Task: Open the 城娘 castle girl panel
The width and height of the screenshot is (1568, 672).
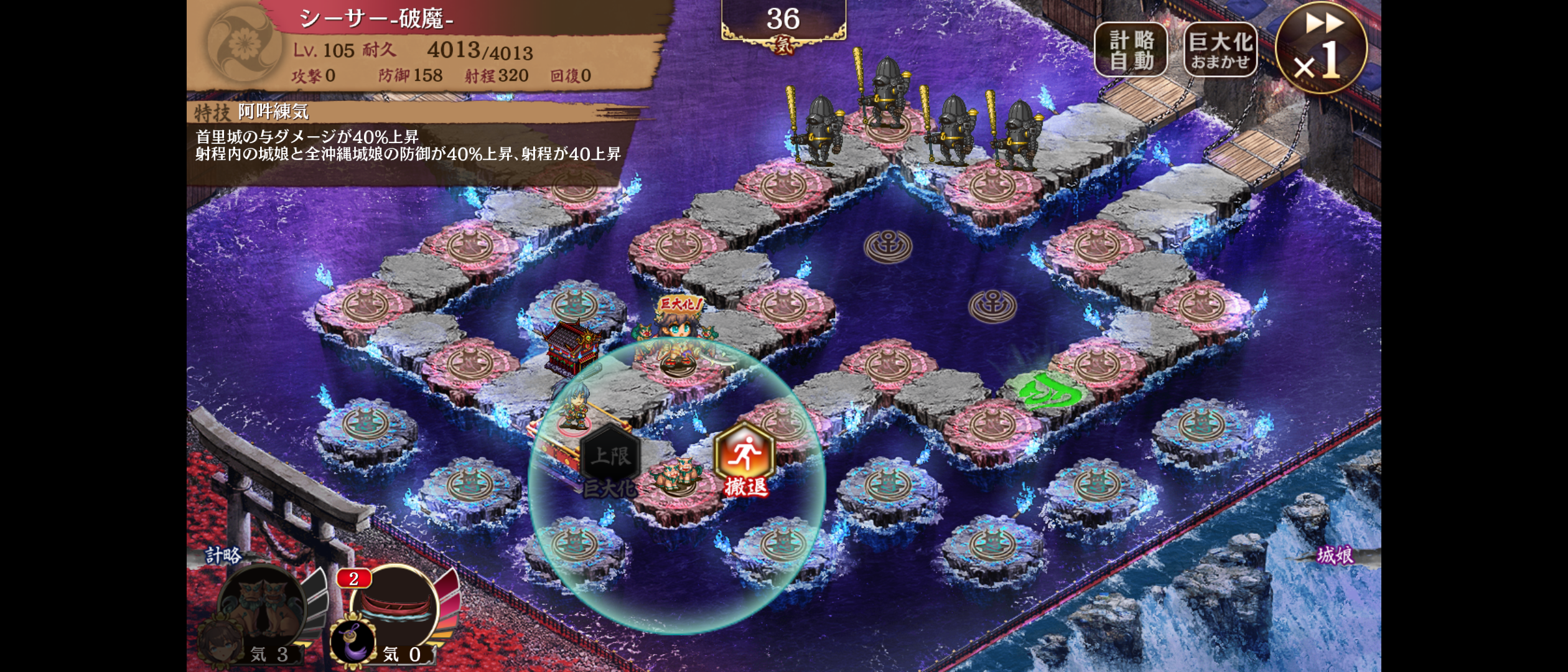Action: click(1335, 555)
